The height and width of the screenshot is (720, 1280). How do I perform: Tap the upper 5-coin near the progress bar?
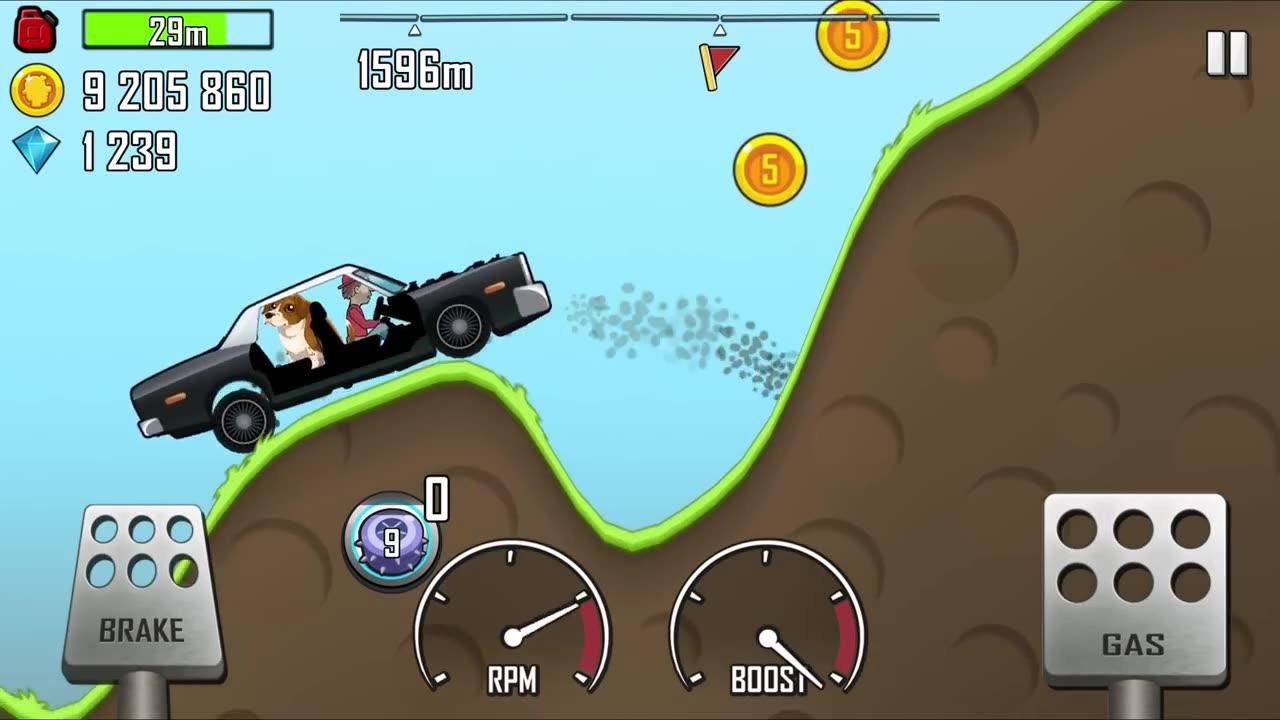(x=851, y=37)
